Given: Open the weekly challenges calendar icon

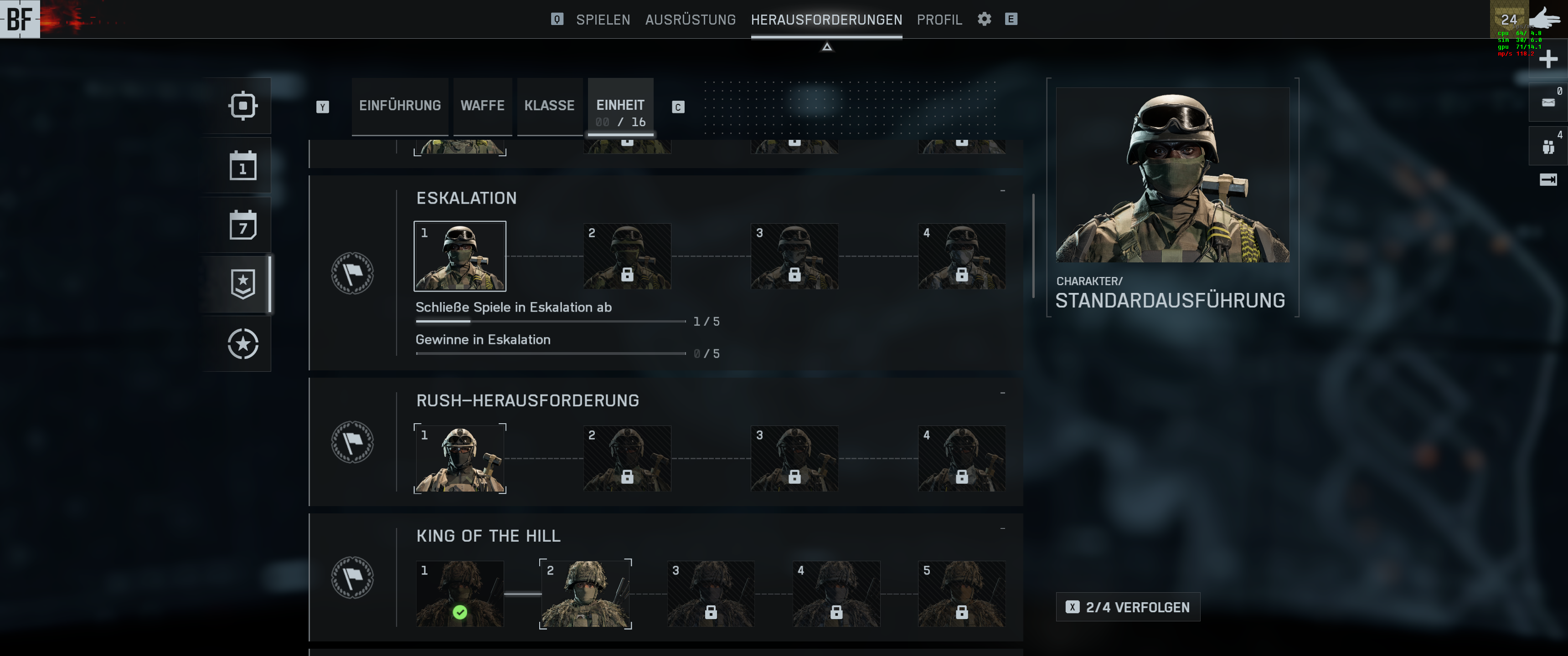Looking at the screenshot, I should tap(243, 225).
